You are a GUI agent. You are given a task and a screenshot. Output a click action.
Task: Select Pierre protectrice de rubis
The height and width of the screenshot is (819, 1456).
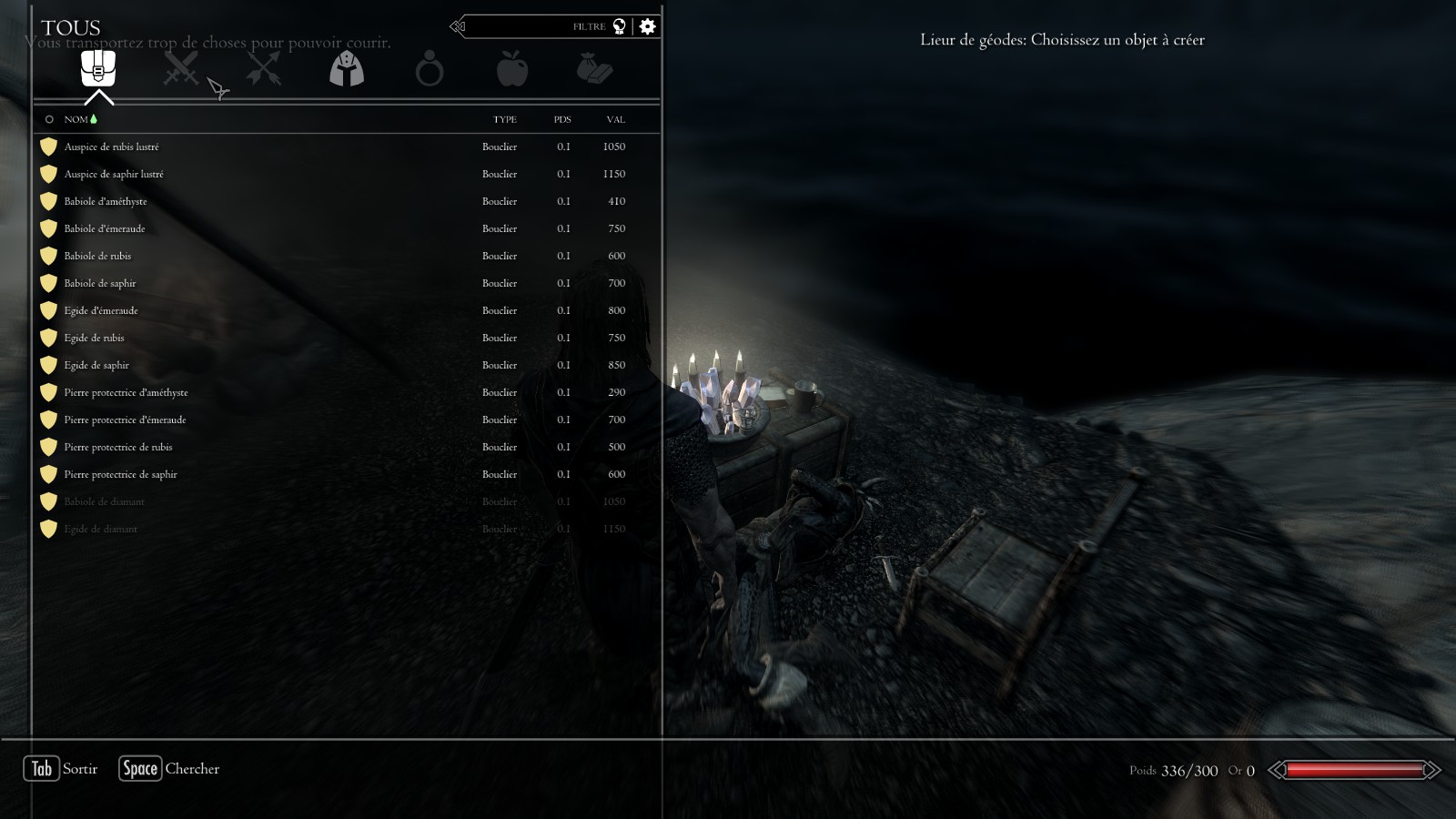point(118,447)
